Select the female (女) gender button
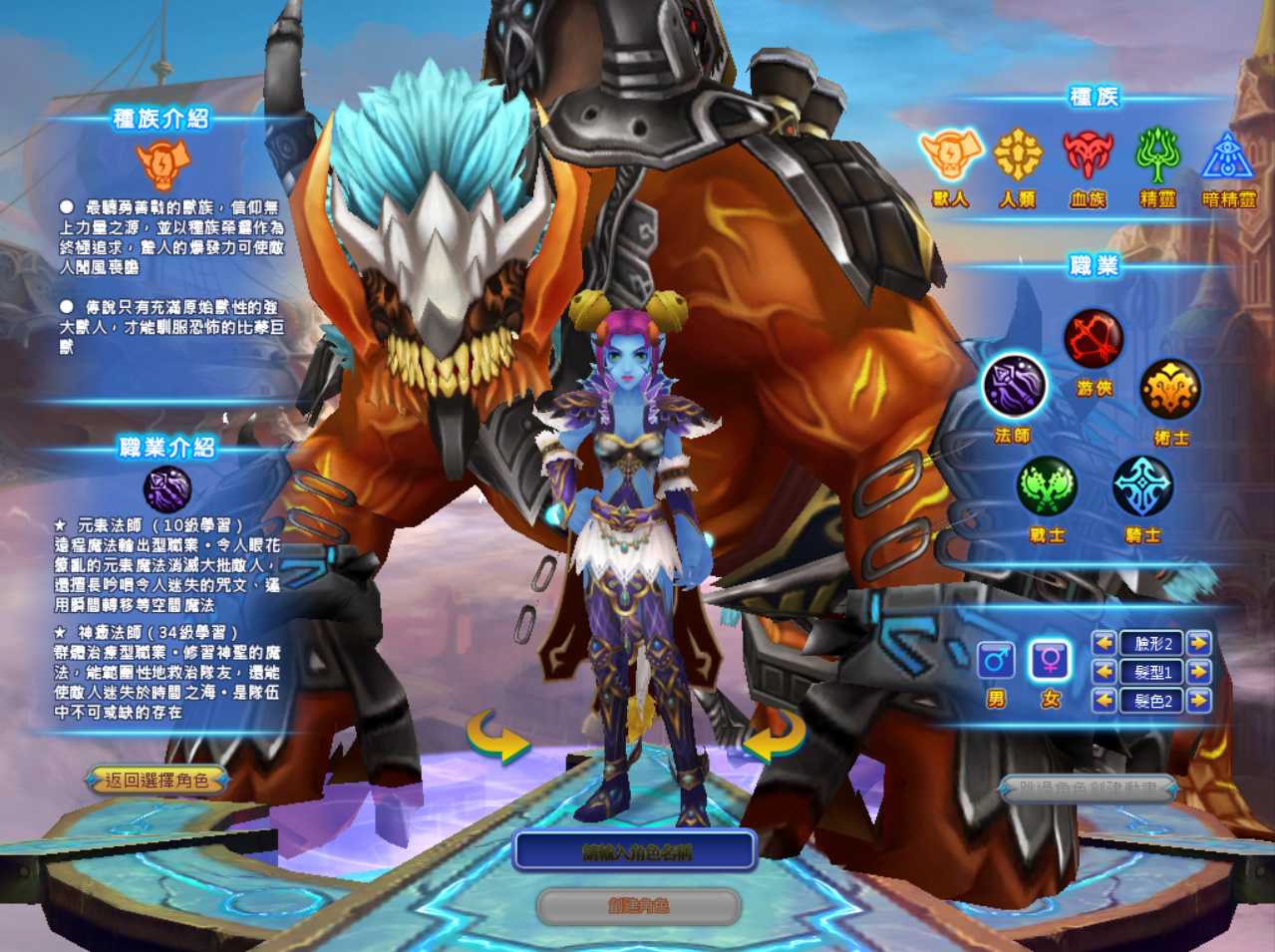 [1051, 660]
